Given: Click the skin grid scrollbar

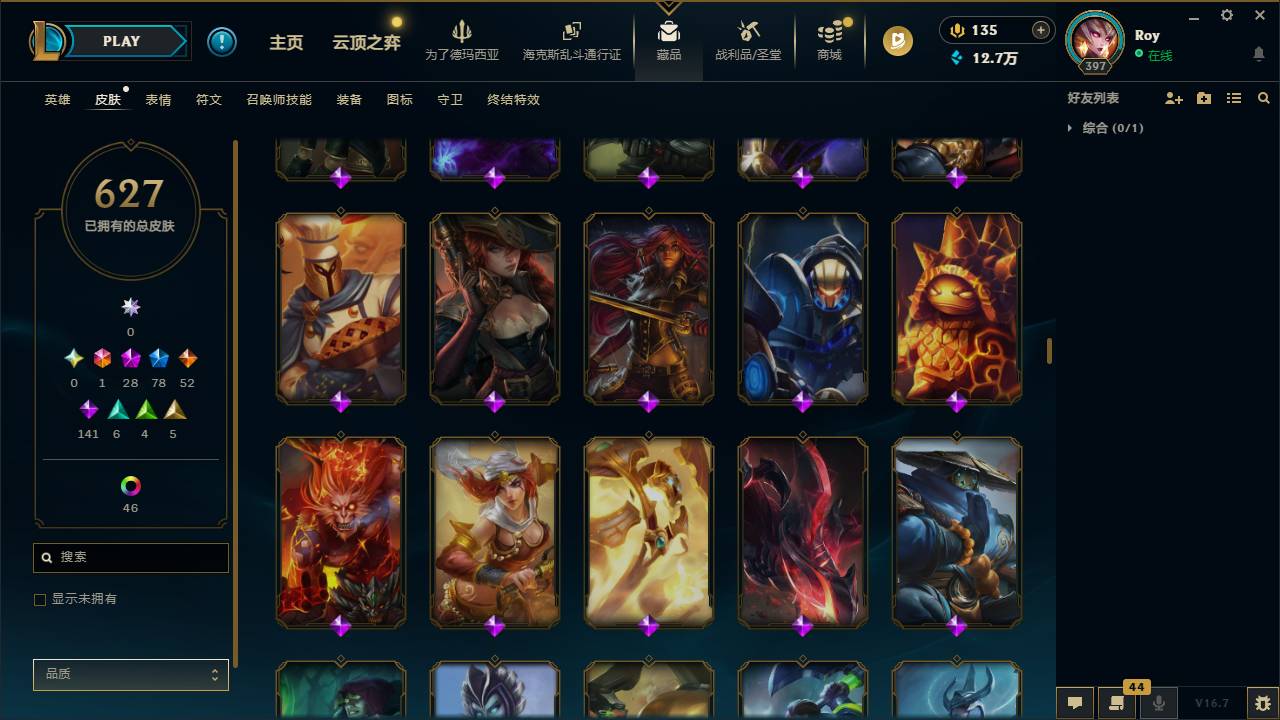Looking at the screenshot, I should pyautogui.click(x=1048, y=350).
